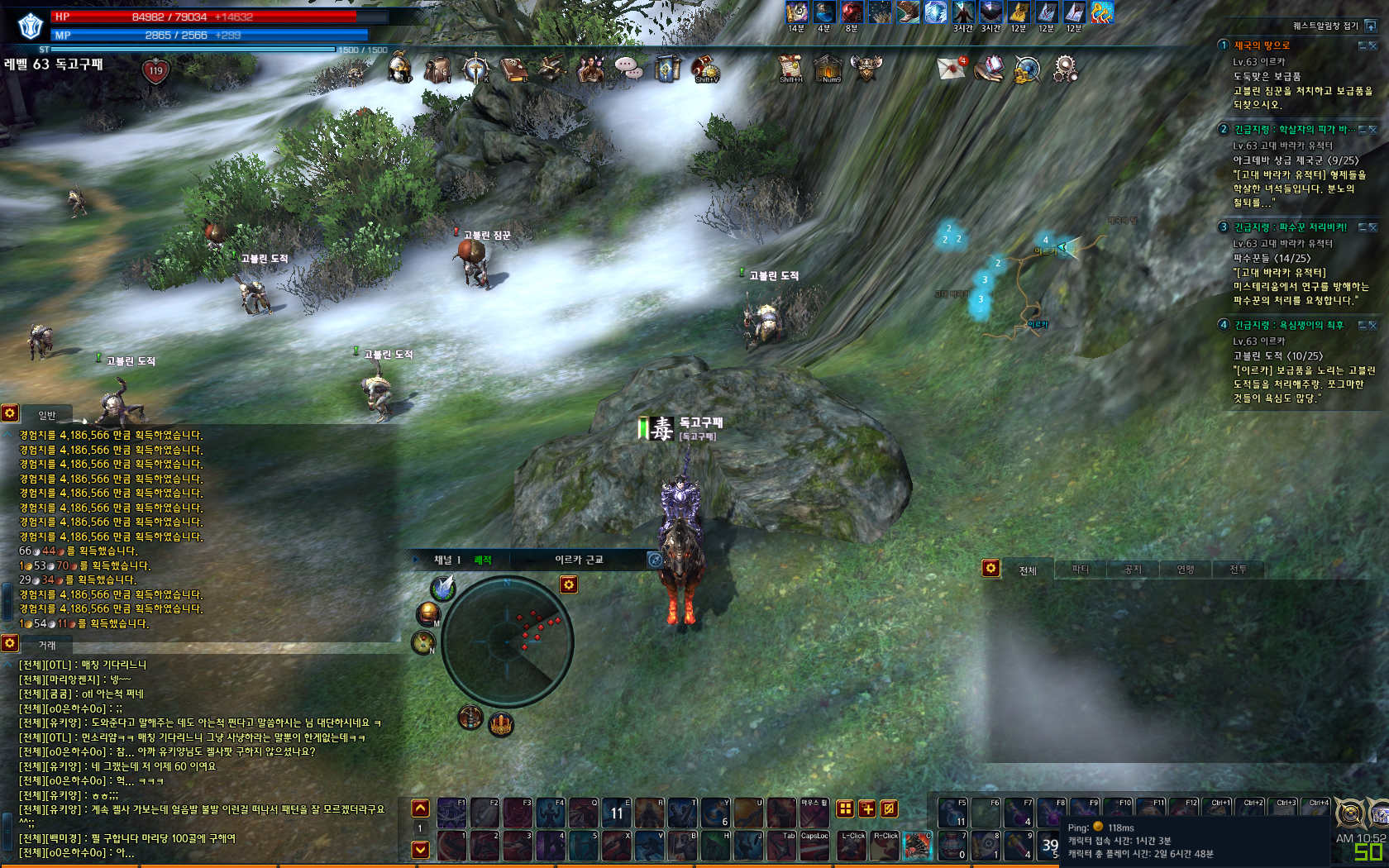Switch to the 공지 chat tab

click(x=1133, y=570)
